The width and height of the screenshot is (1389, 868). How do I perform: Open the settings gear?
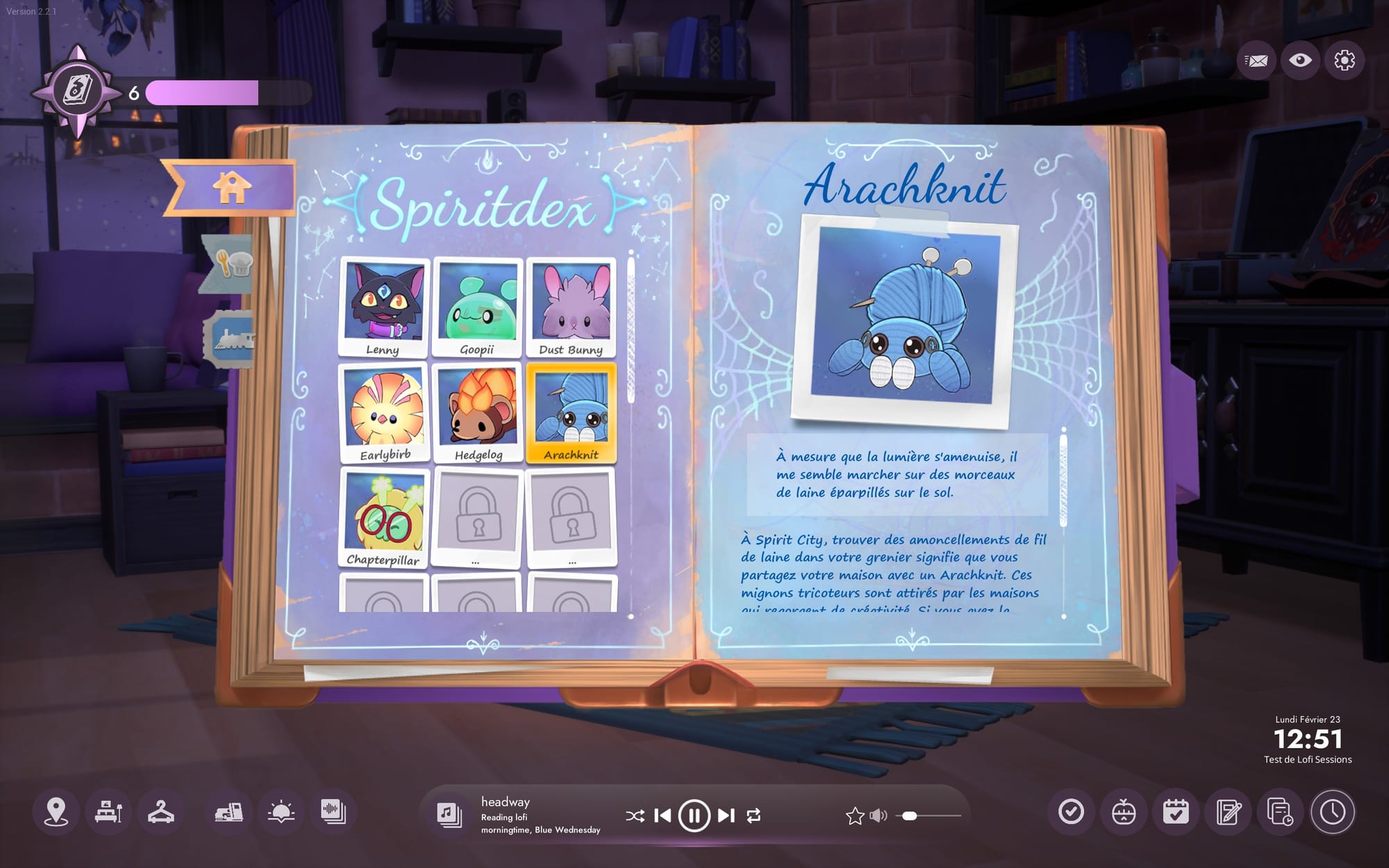coord(1345,60)
